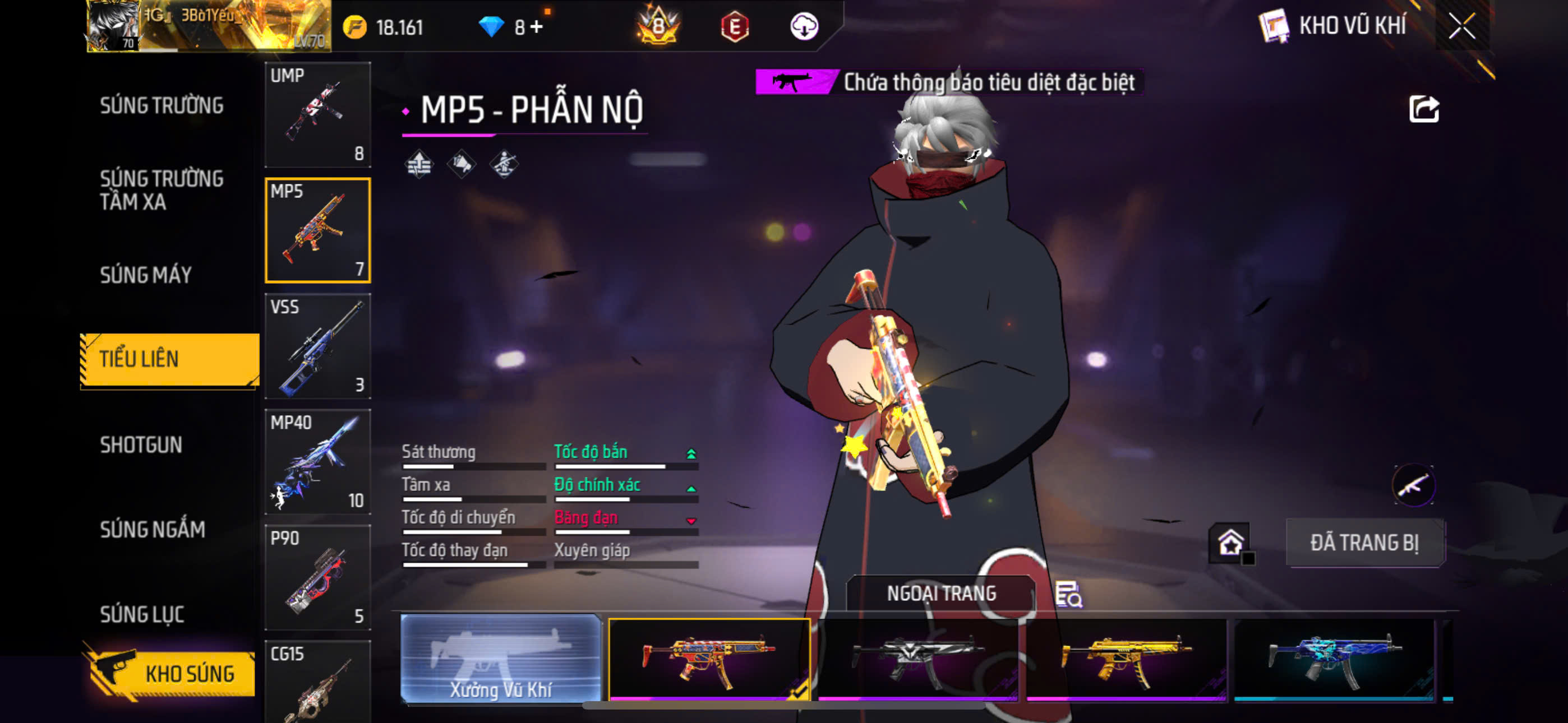Select the MP40 weapon tile
Screen dimensions: 1568x723
point(318,461)
